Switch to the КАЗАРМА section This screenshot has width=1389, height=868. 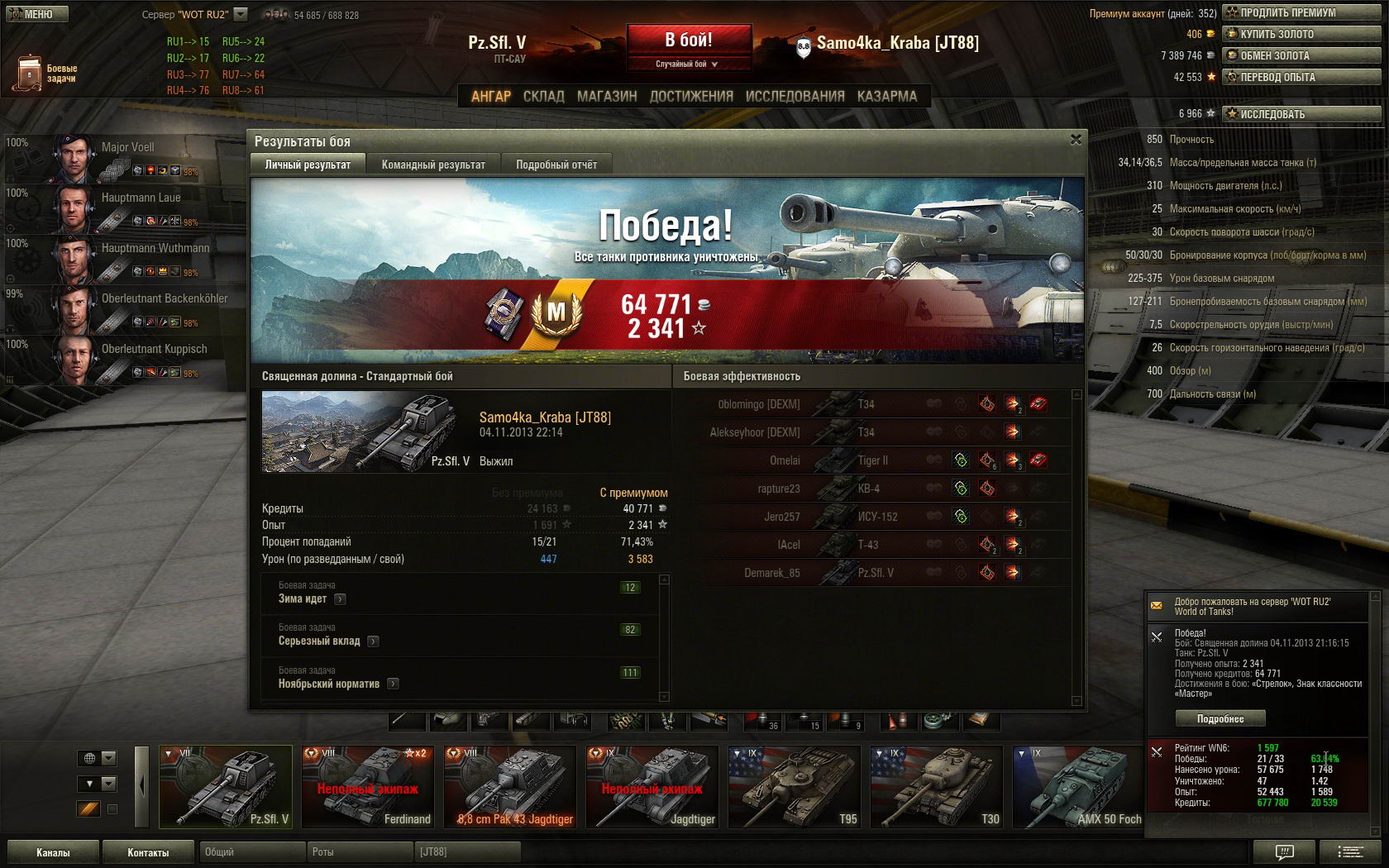[886, 97]
